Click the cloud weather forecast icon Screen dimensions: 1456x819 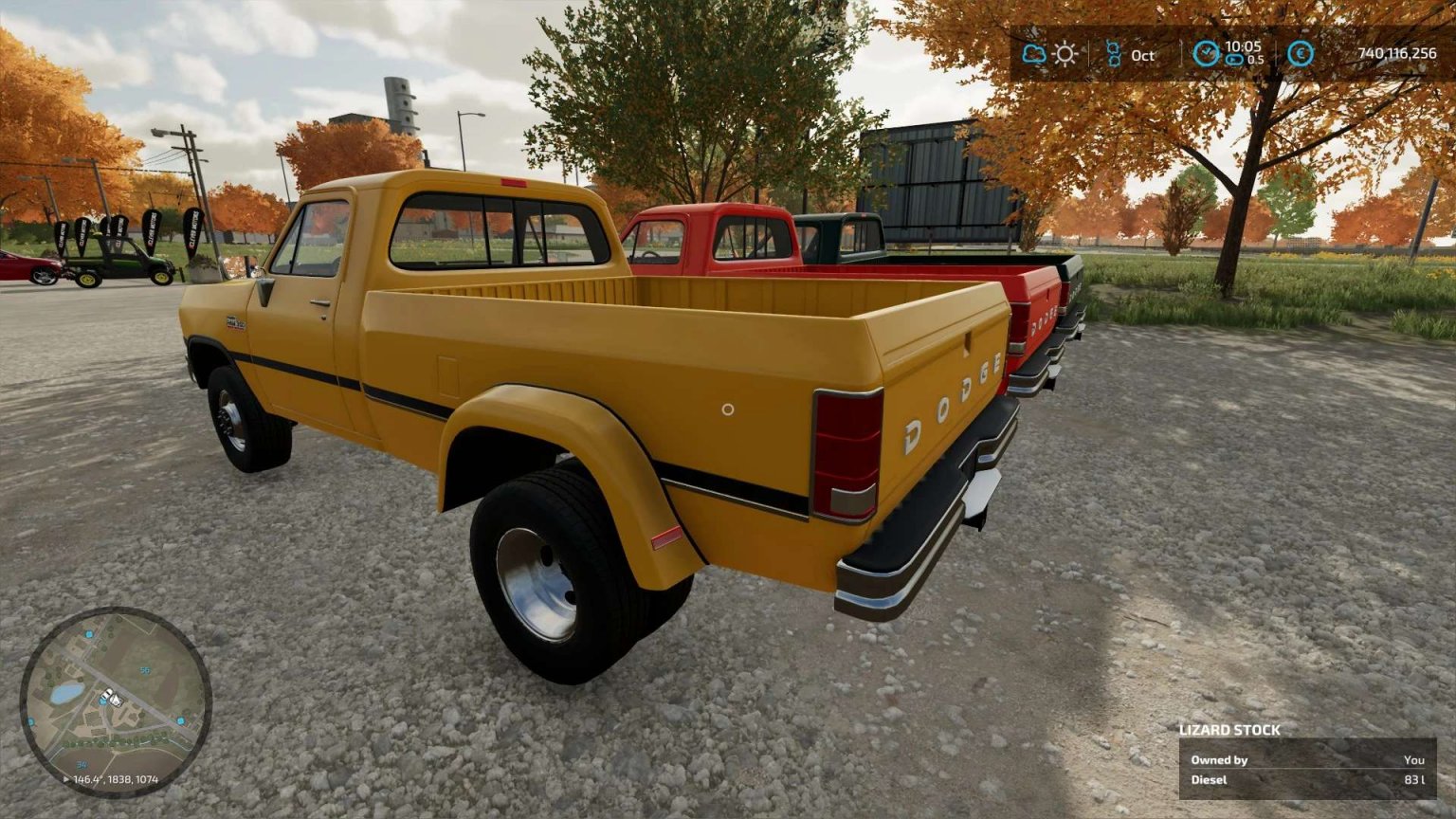1035,54
